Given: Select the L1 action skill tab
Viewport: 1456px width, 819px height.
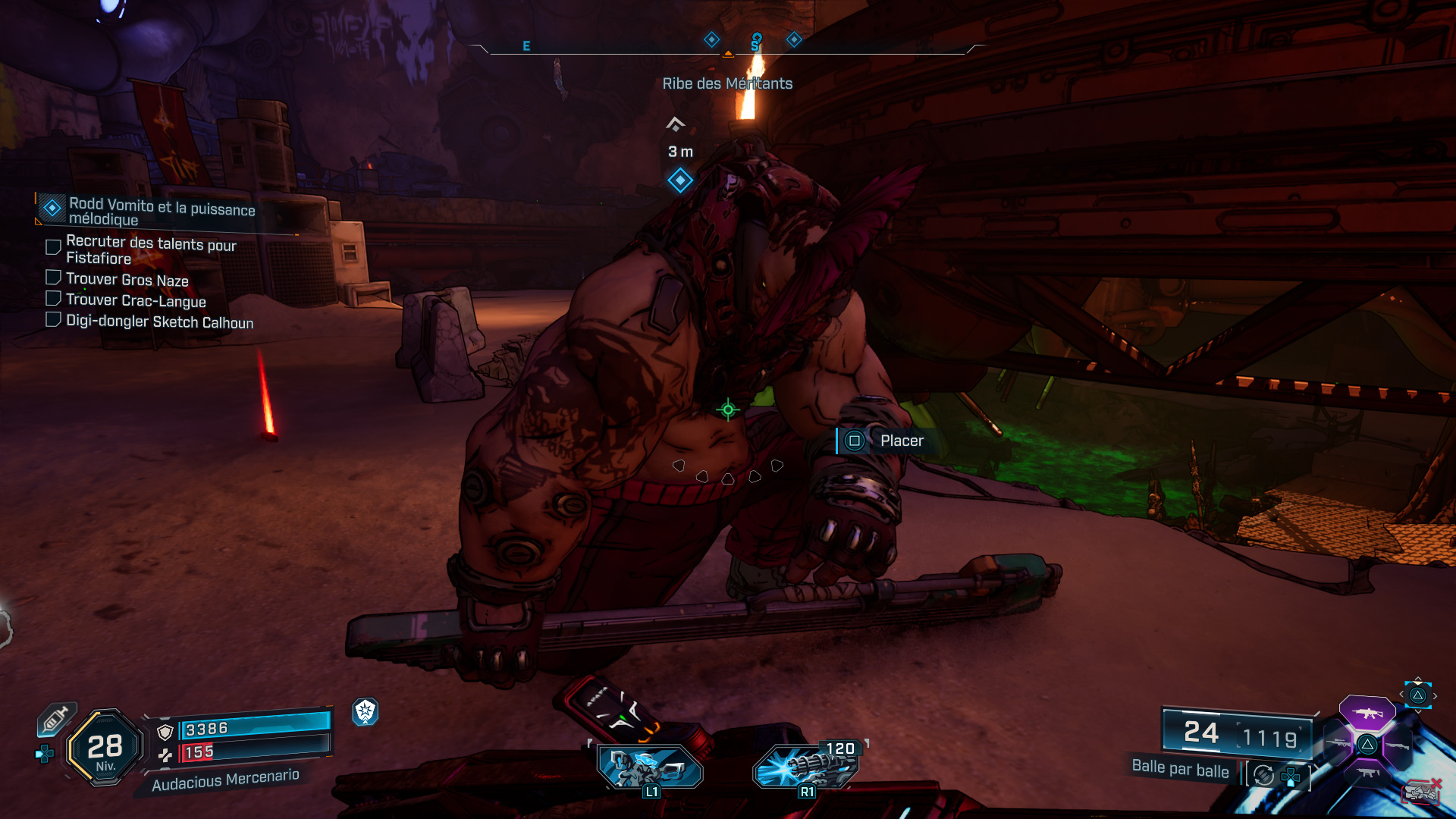Looking at the screenshot, I should coord(648,769).
